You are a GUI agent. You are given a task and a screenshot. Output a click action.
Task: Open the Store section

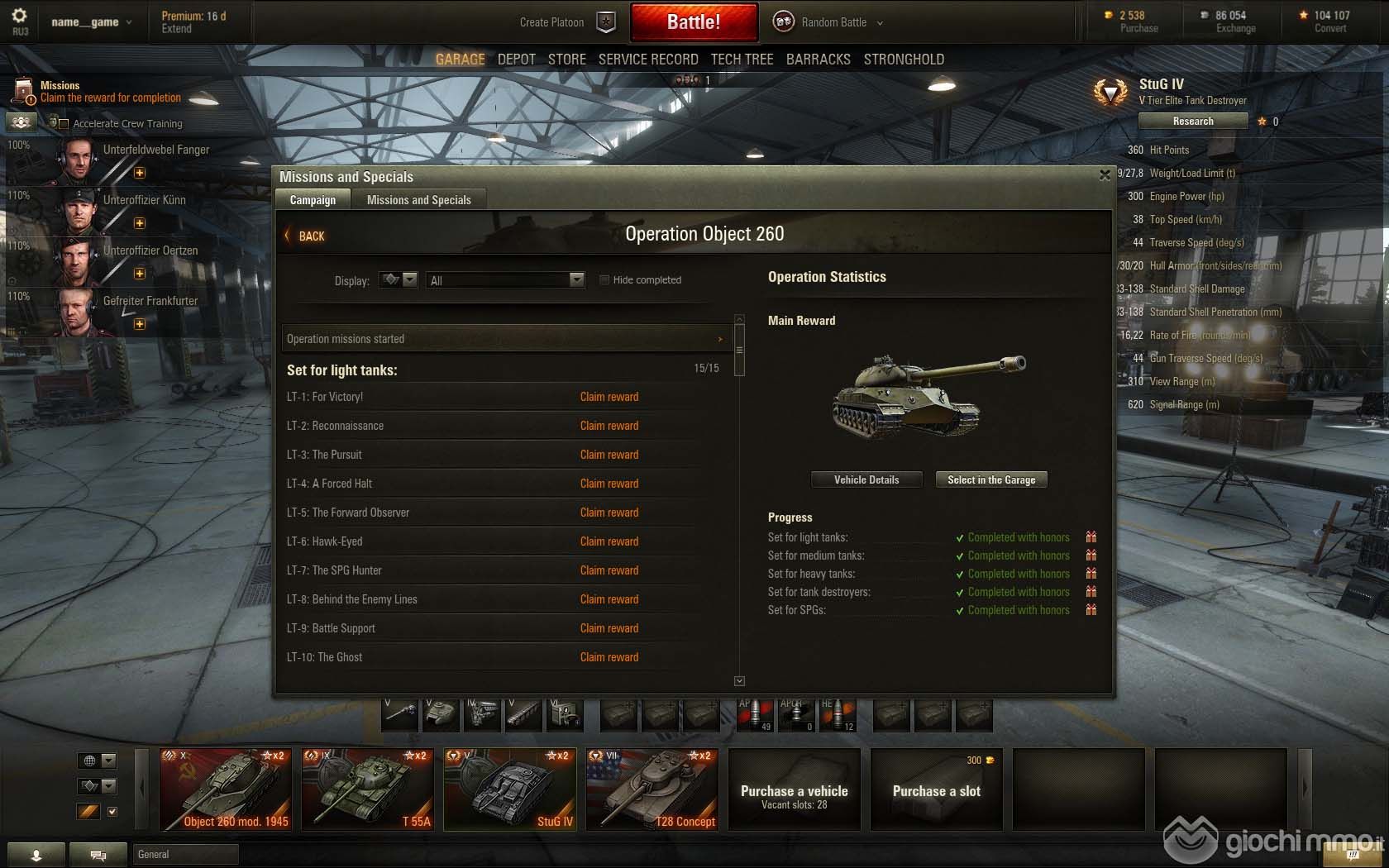(x=566, y=60)
